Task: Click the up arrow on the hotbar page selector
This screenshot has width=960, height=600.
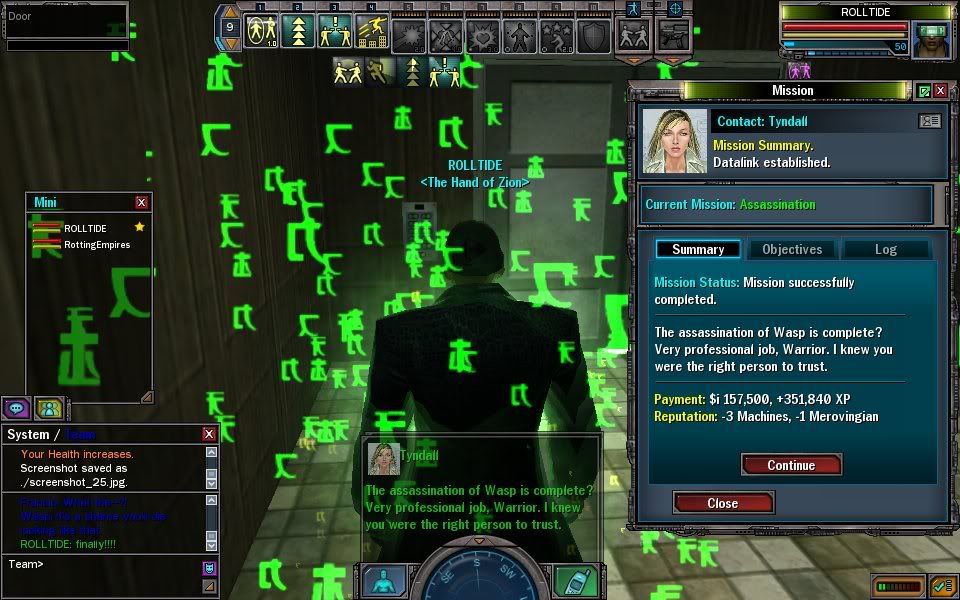Action: pos(230,13)
